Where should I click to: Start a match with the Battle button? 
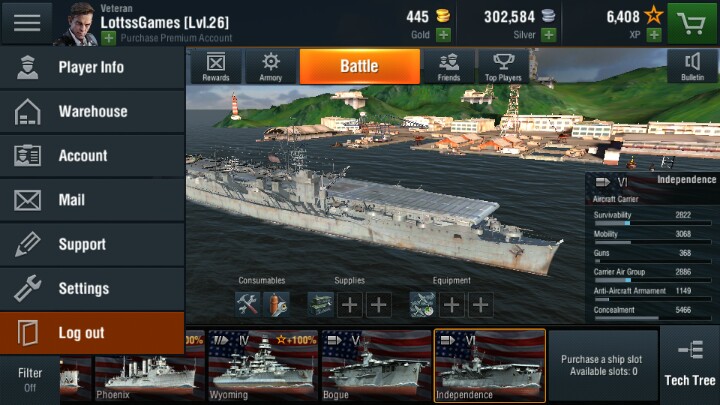pyautogui.click(x=359, y=66)
